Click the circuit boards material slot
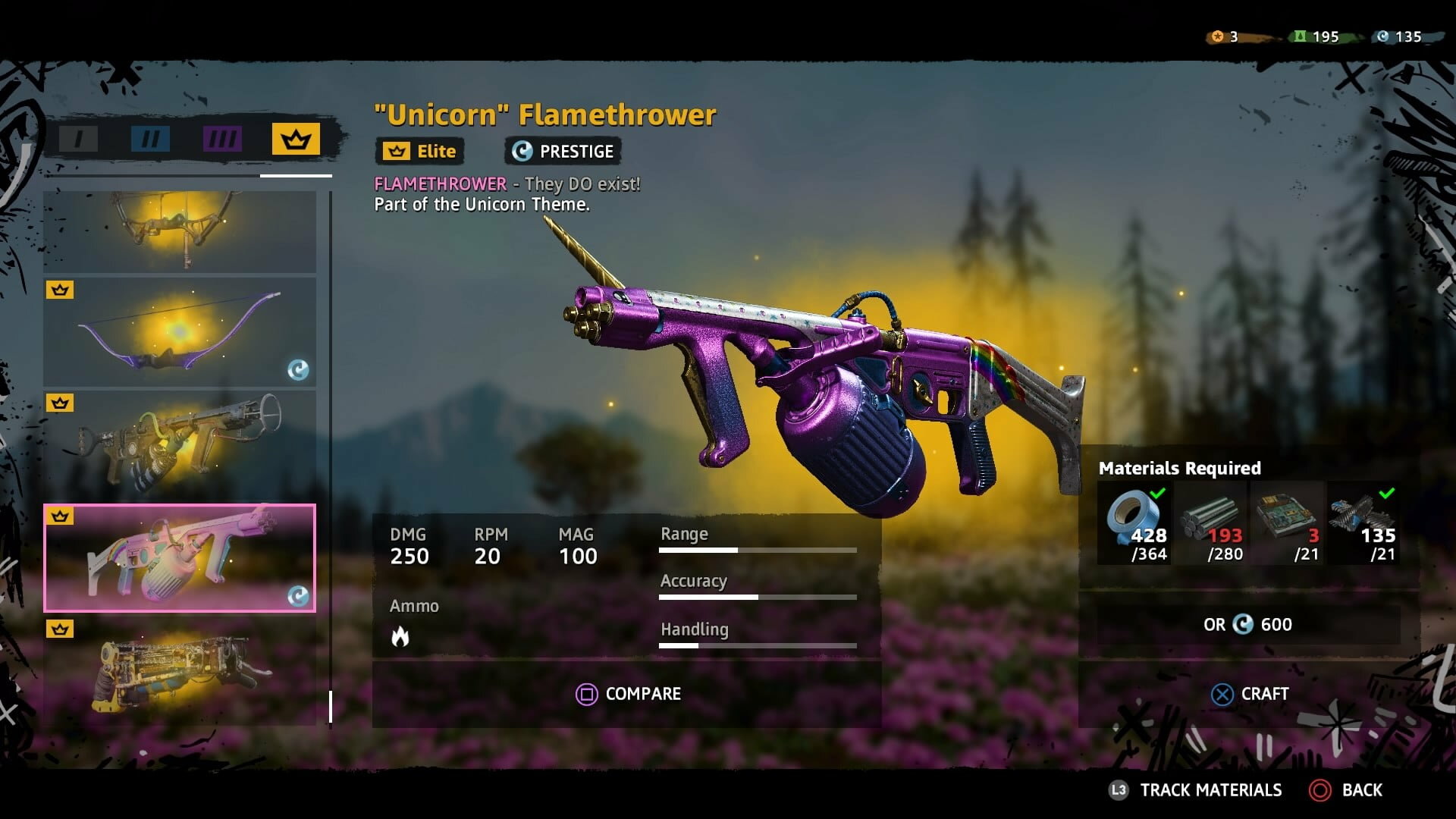1456x819 pixels. click(x=1286, y=523)
